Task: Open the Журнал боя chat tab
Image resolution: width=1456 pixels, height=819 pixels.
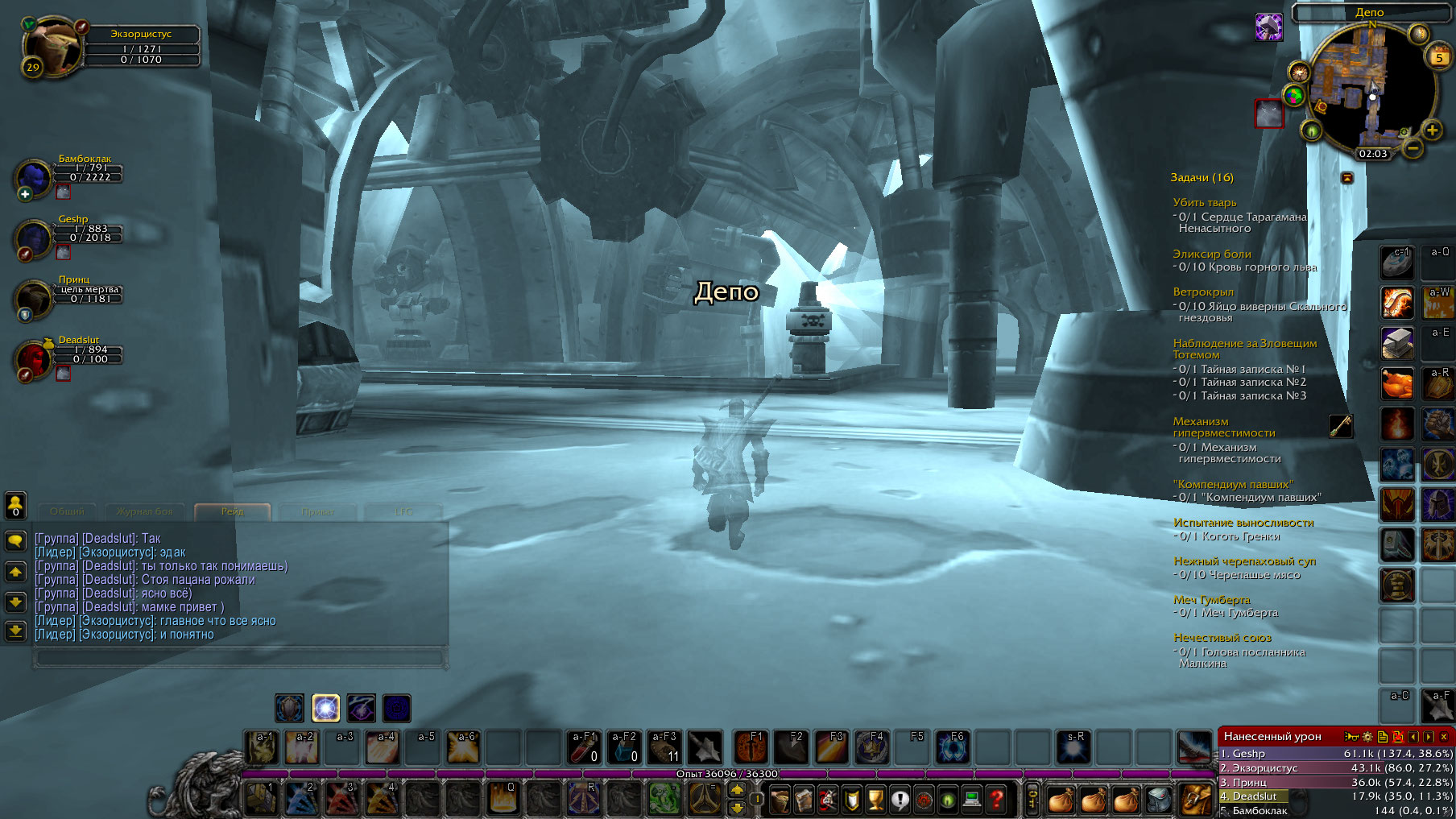Action: coord(145,511)
